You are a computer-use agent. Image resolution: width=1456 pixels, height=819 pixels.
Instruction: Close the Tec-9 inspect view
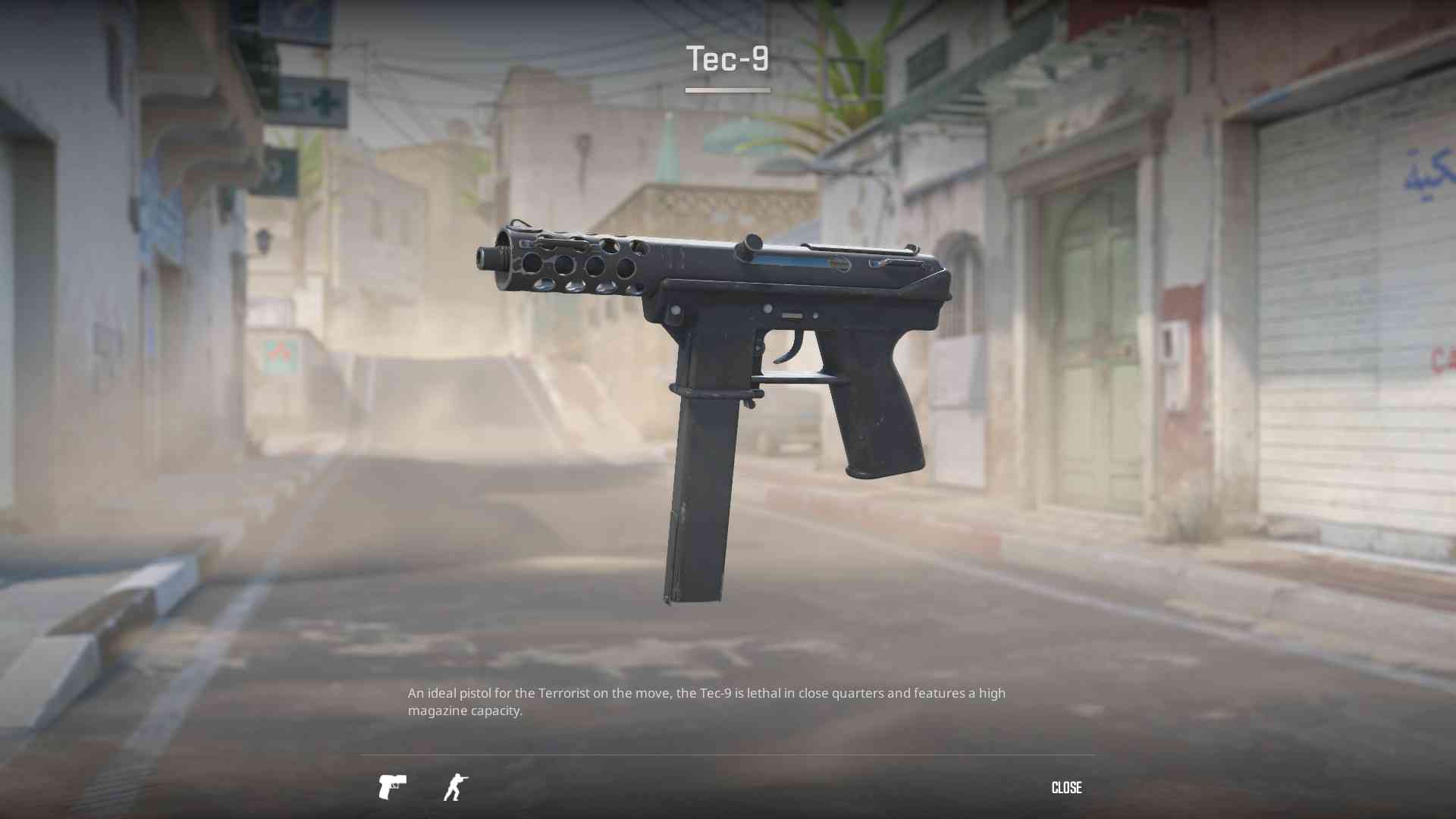[x=1066, y=788]
